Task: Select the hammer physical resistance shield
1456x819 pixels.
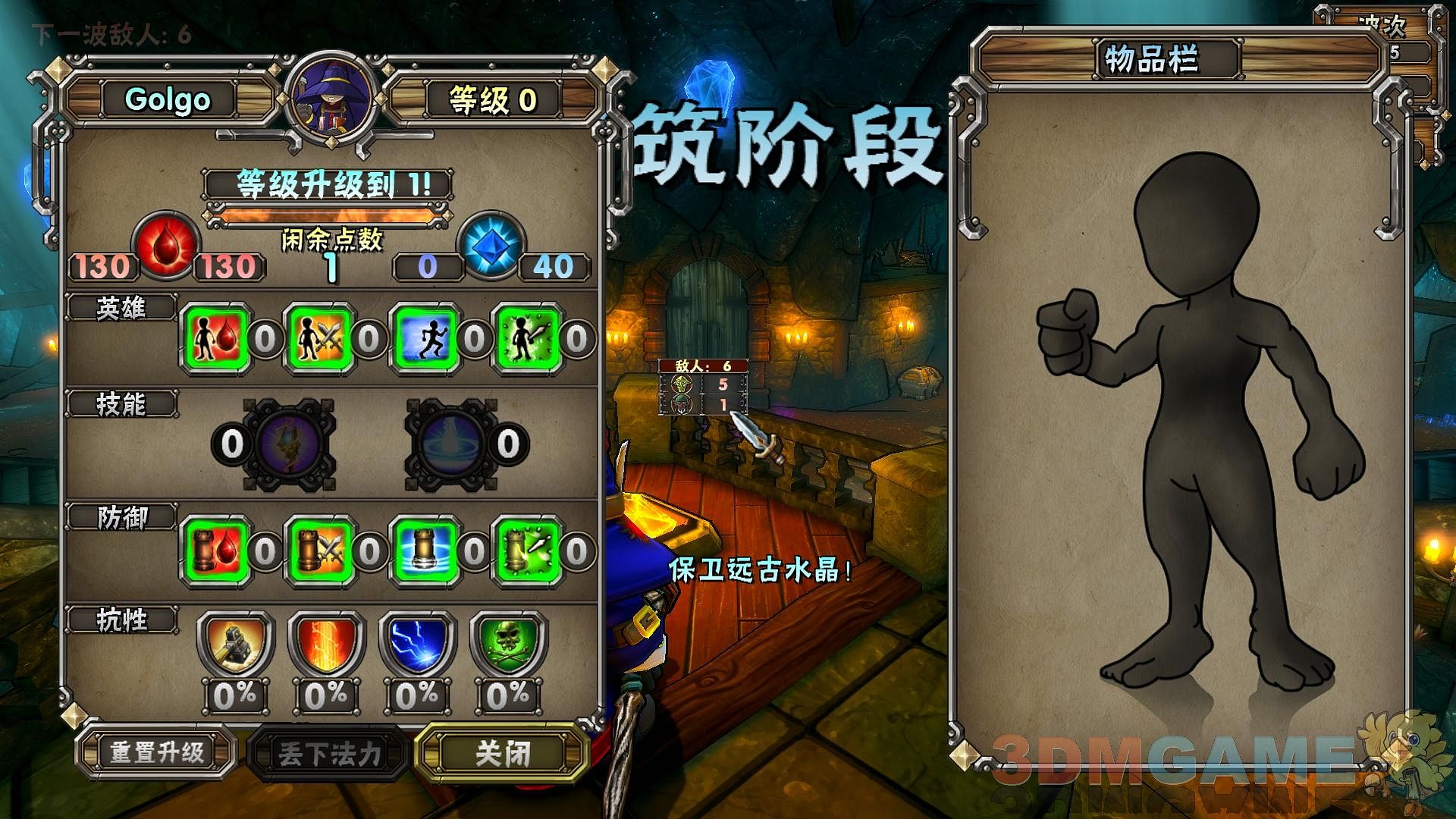Action: point(235,645)
